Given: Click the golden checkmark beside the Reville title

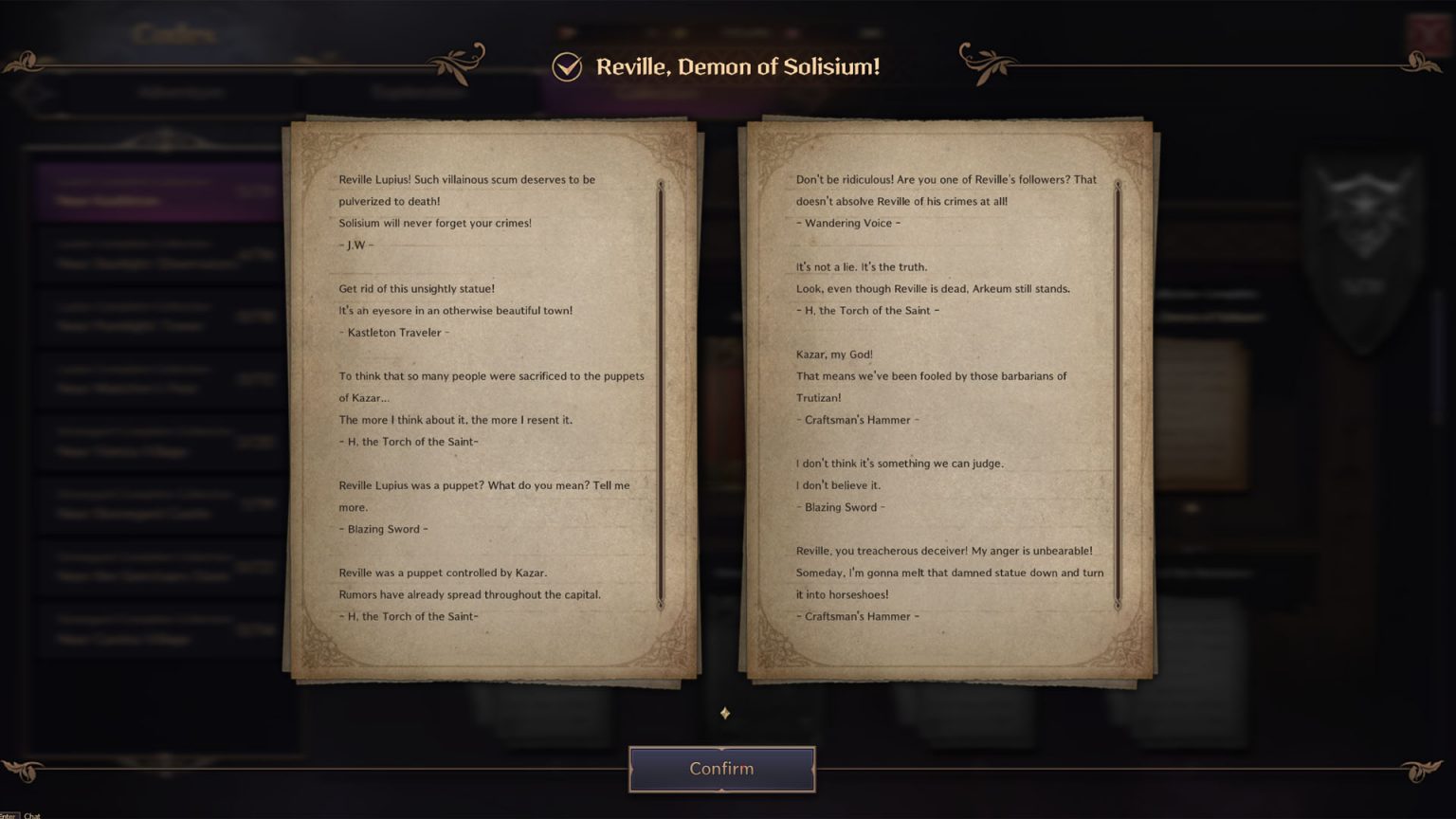Looking at the screenshot, I should 566,66.
